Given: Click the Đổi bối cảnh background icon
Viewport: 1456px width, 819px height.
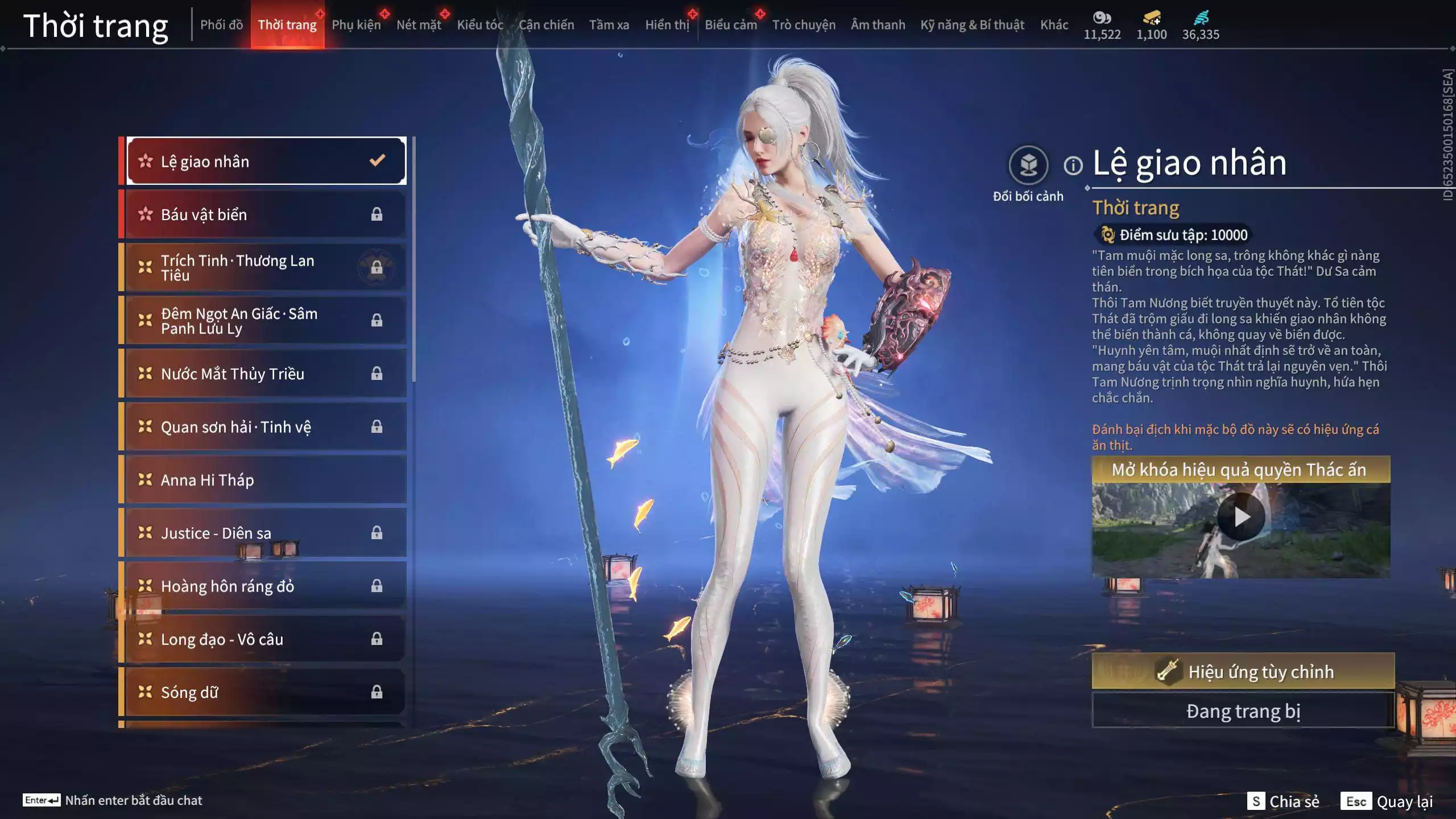Looking at the screenshot, I should 1028,166.
